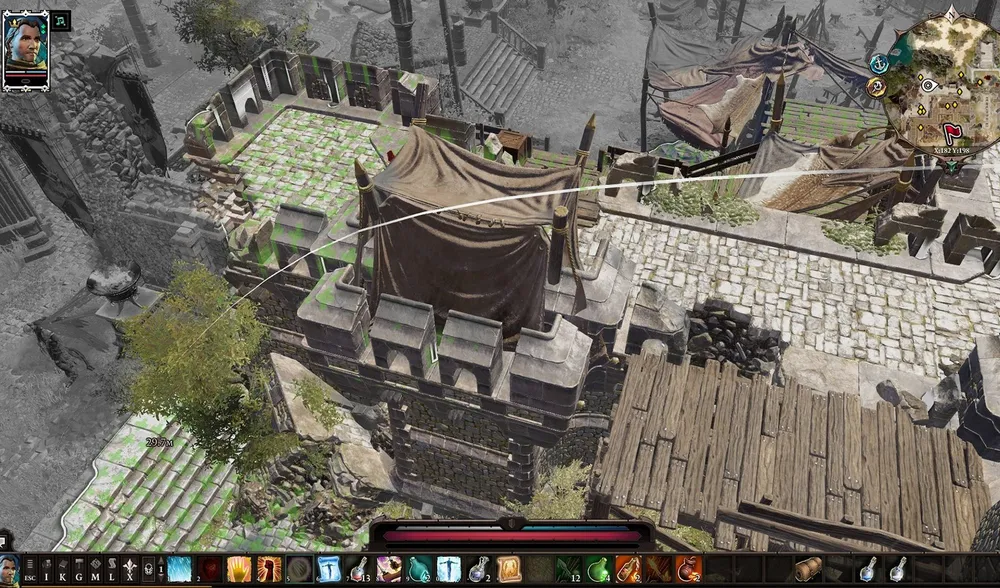
Task: Open the skills panel with the K button
Action: [x=62, y=571]
